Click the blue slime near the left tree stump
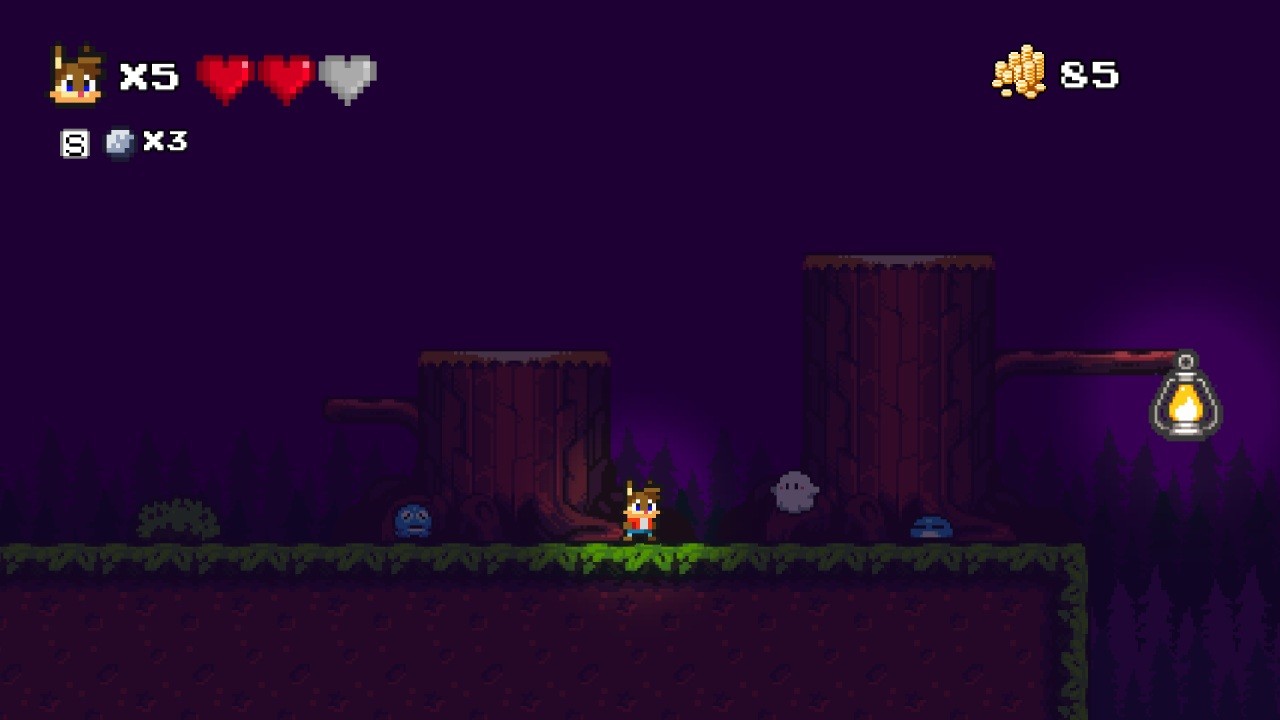 tap(413, 521)
